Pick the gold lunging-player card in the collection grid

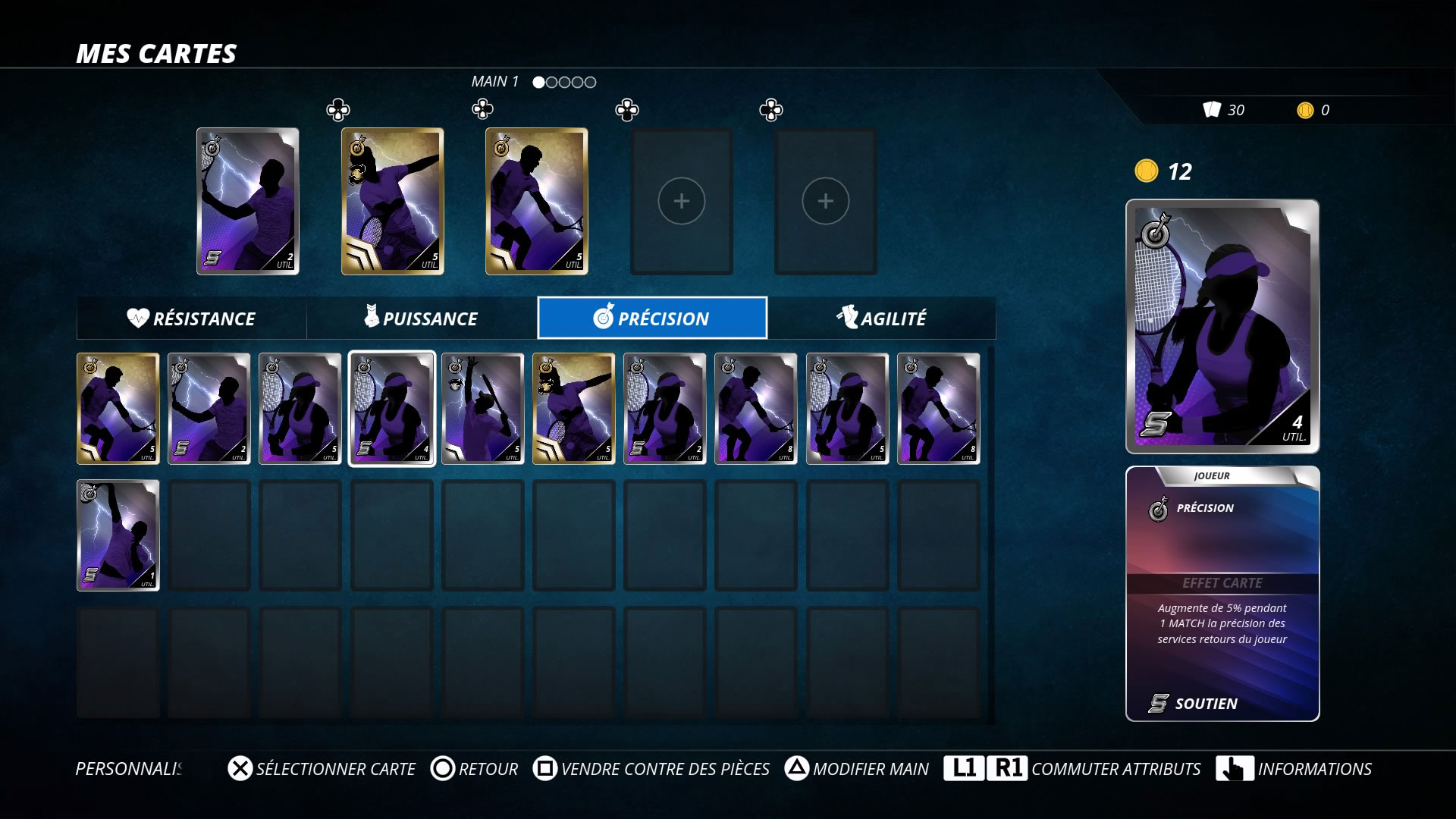point(573,409)
